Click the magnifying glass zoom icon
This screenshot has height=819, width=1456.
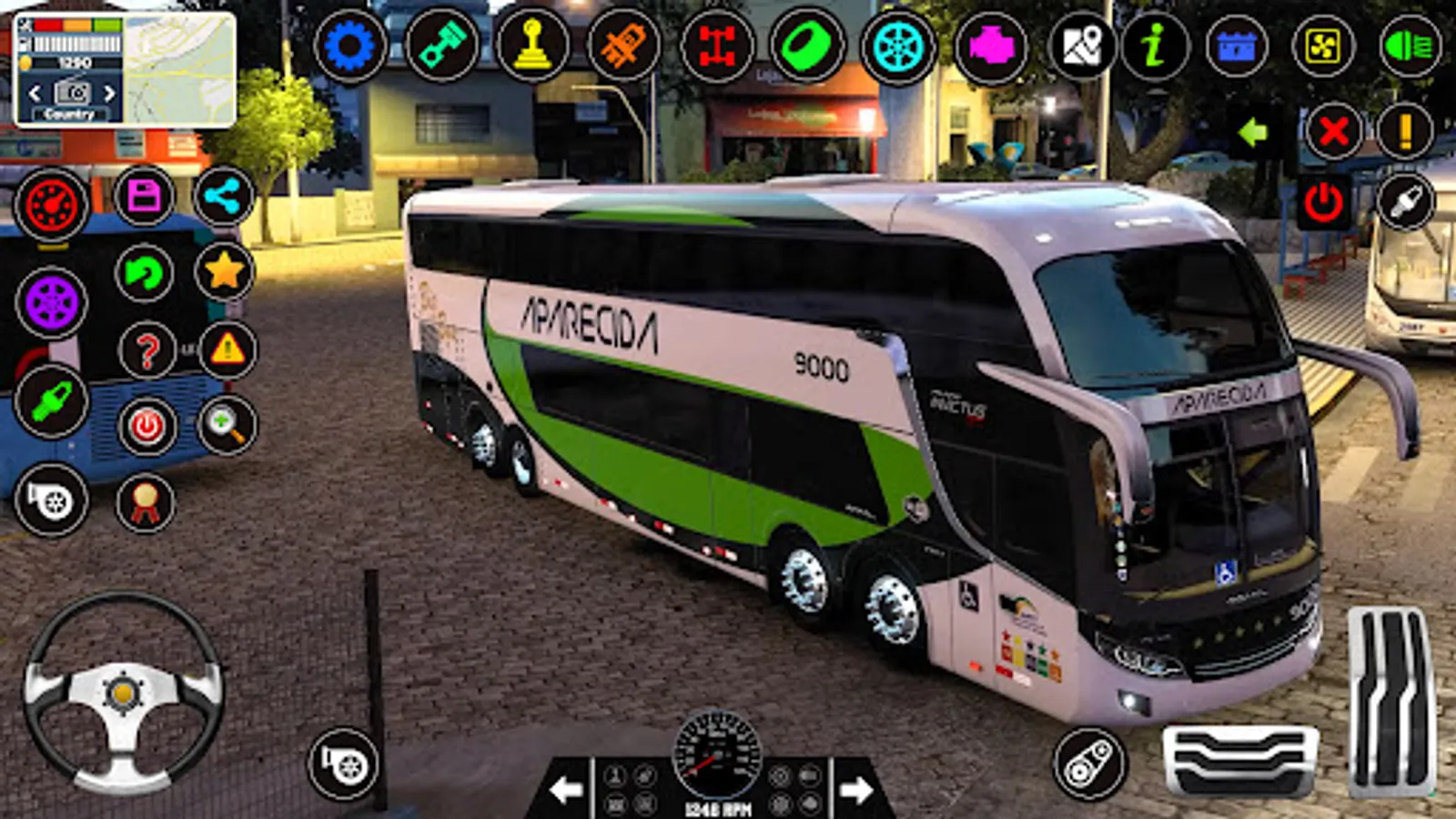[227, 424]
